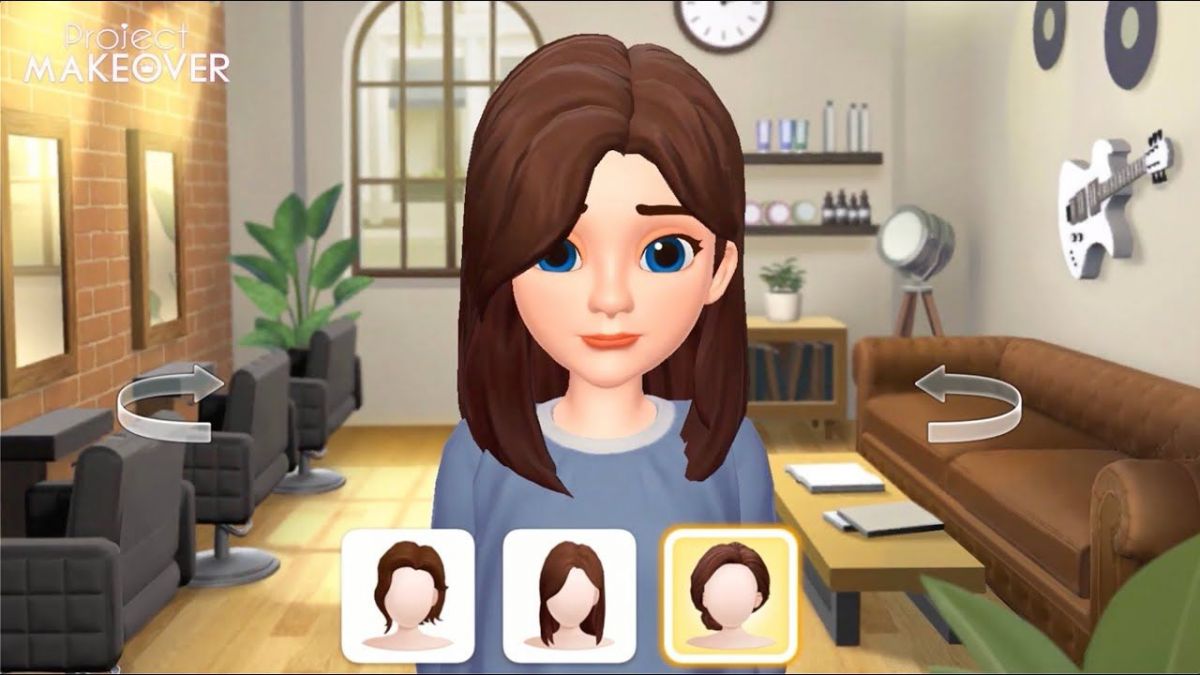Click the left-pointing rotate character arrow
This screenshot has height=675, width=1200.
point(968,403)
